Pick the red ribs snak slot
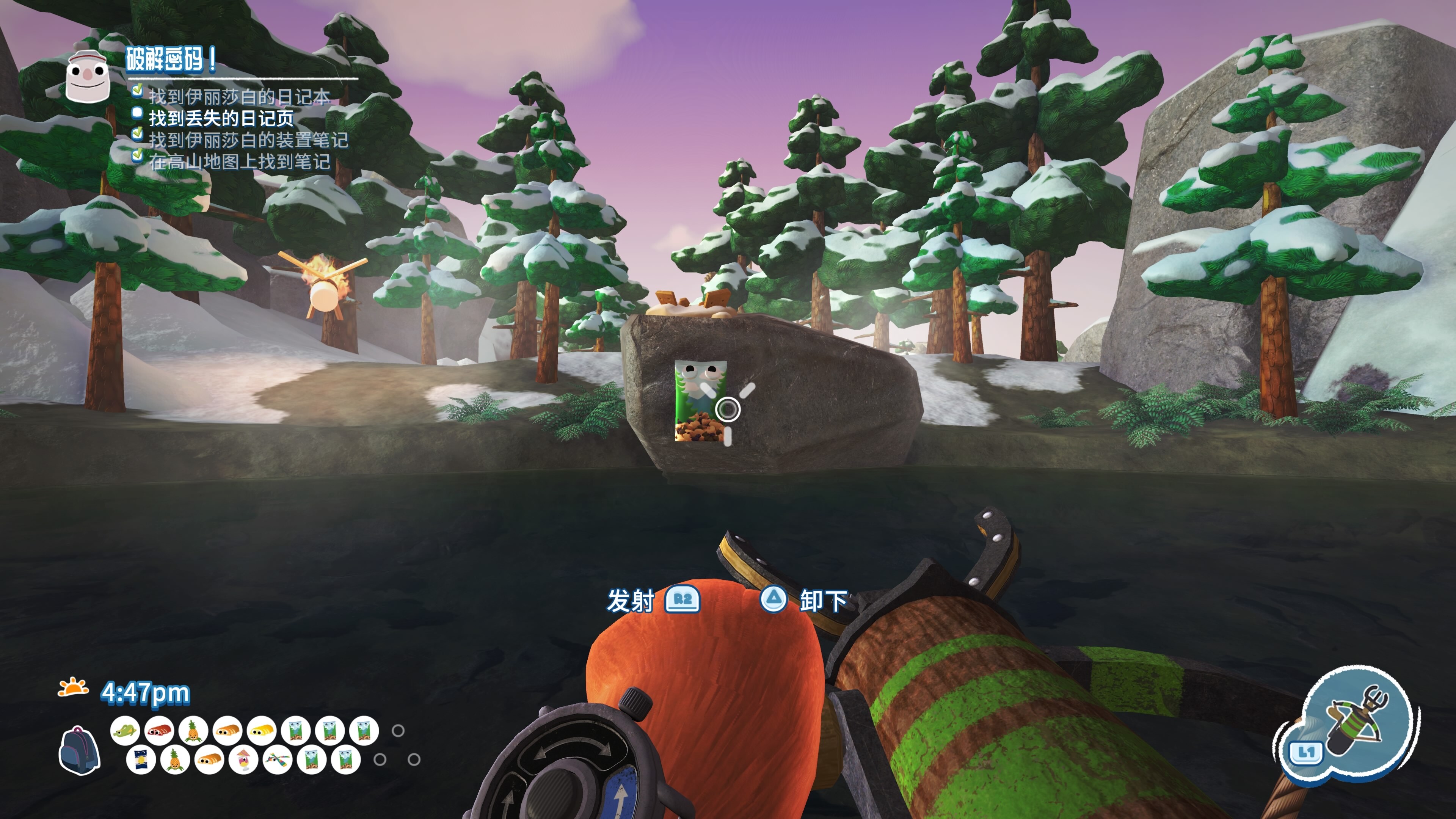This screenshot has width=1456, height=819. (x=159, y=731)
